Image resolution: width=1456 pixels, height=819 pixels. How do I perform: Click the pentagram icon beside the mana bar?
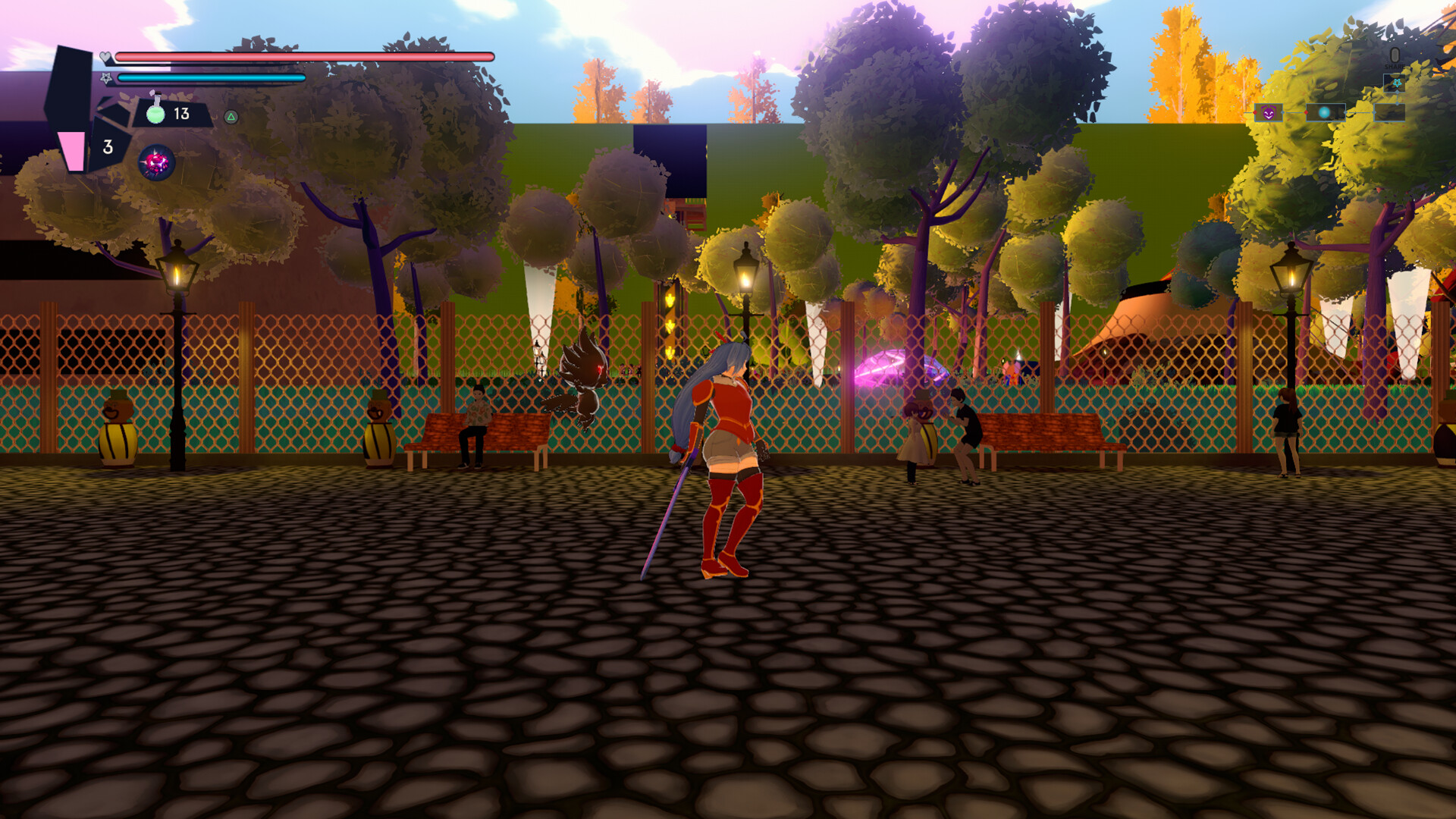[106, 78]
